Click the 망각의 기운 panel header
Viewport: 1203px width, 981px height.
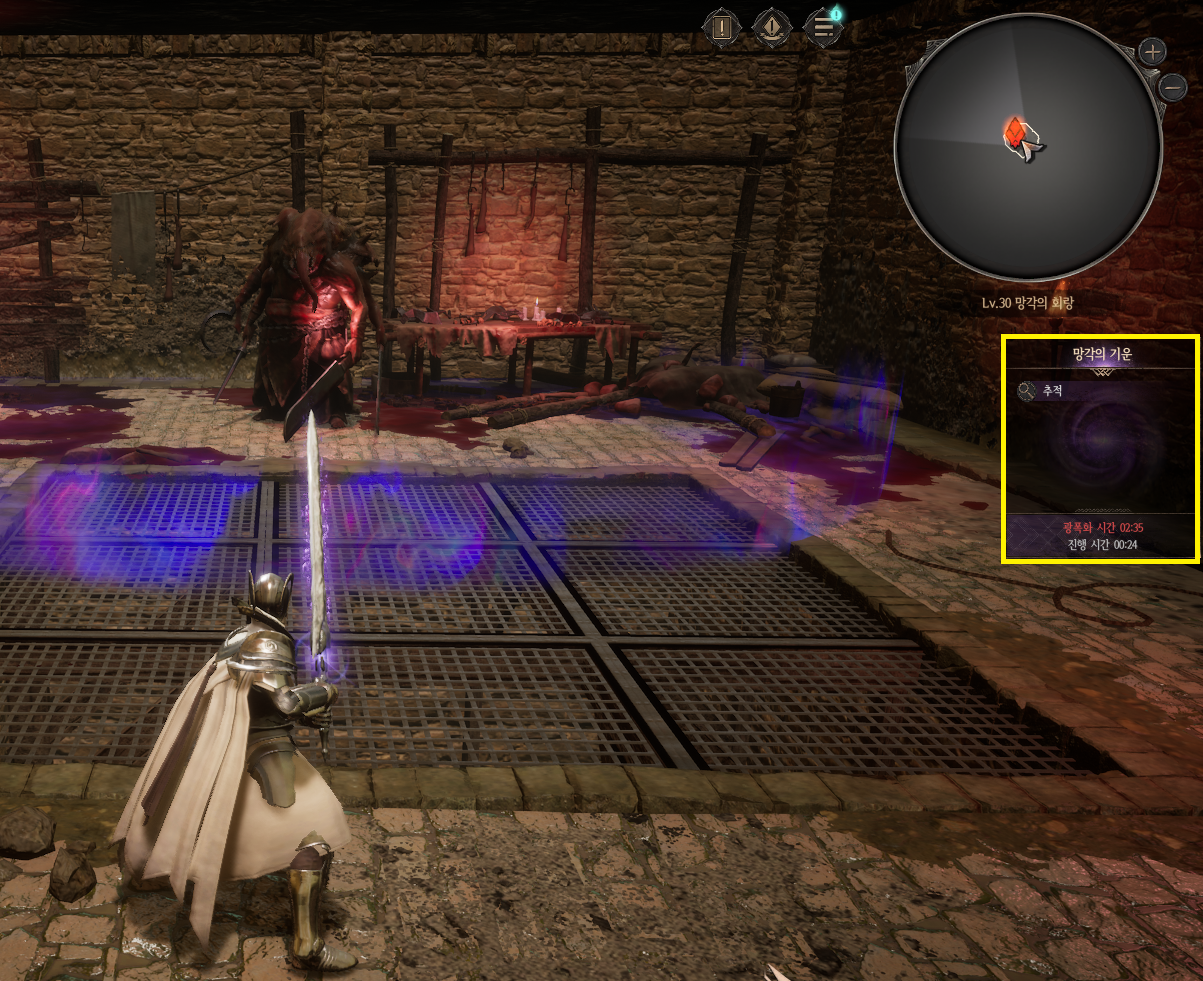click(1099, 353)
